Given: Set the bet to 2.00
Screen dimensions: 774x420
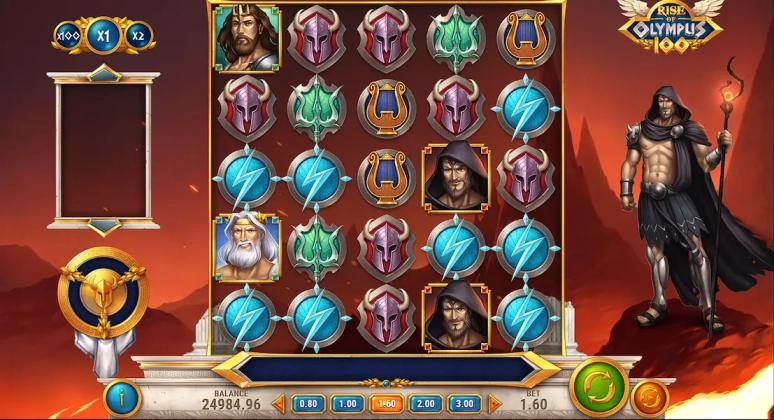Looking at the screenshot, I should (424, 404).
